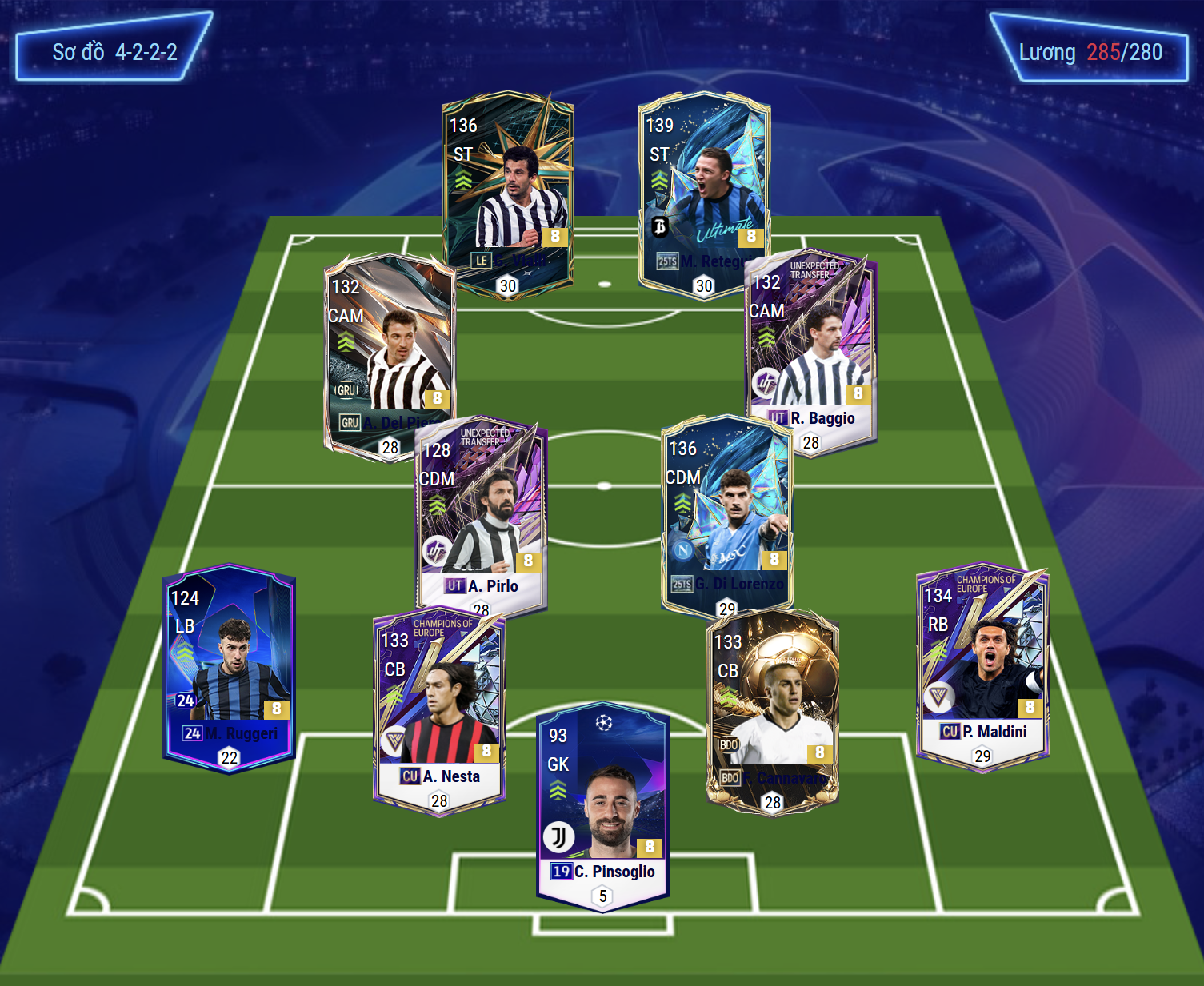Choose the A. Nesta centre back card
The height and width of the screenshot is (986, 1204).
point(439,712)
